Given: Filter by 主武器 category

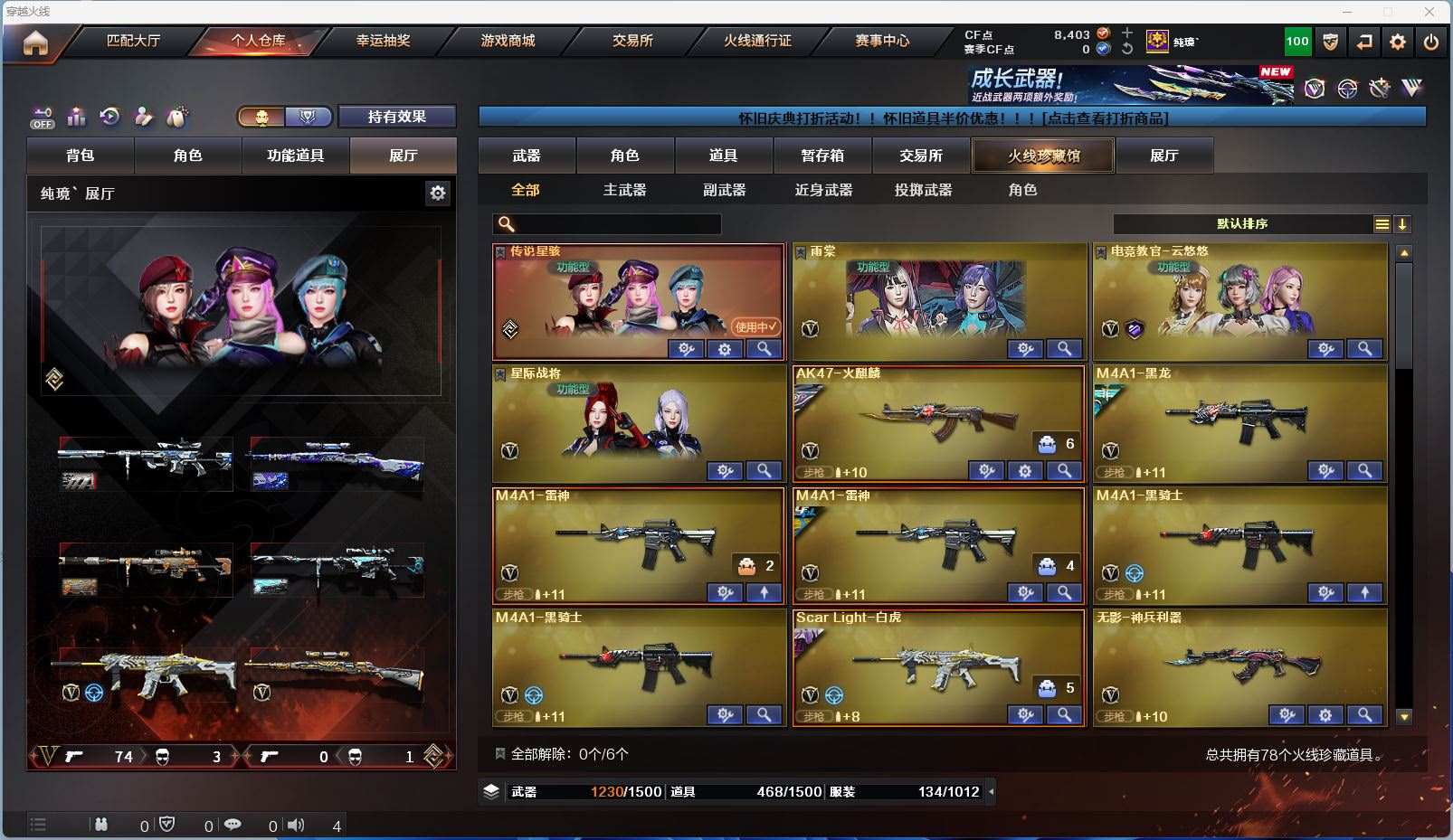Looking at the screenshot, I should point(624,190).
